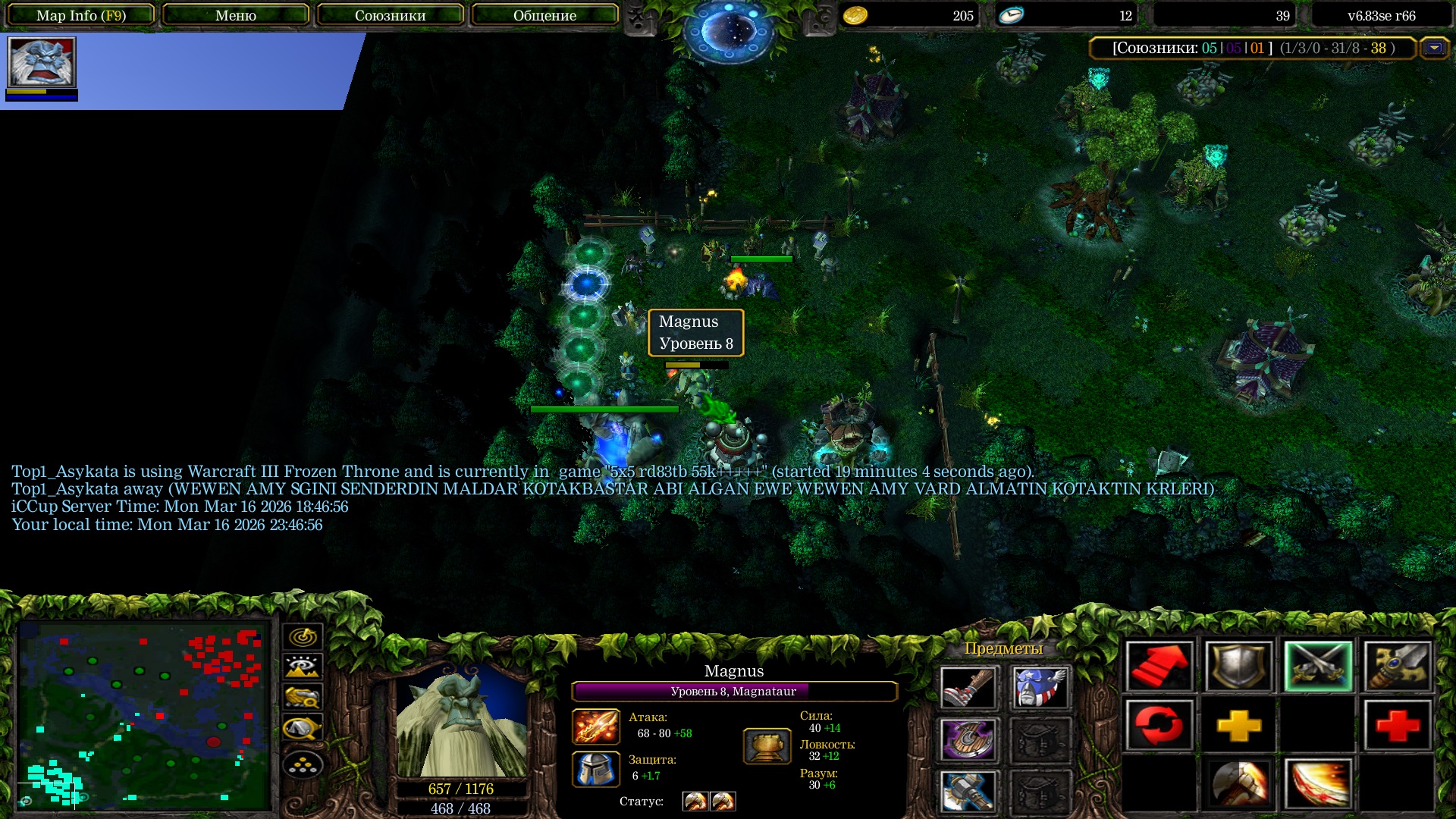Toggle minimap ally color mode button
1456x819 pixels.
[303, 698]
